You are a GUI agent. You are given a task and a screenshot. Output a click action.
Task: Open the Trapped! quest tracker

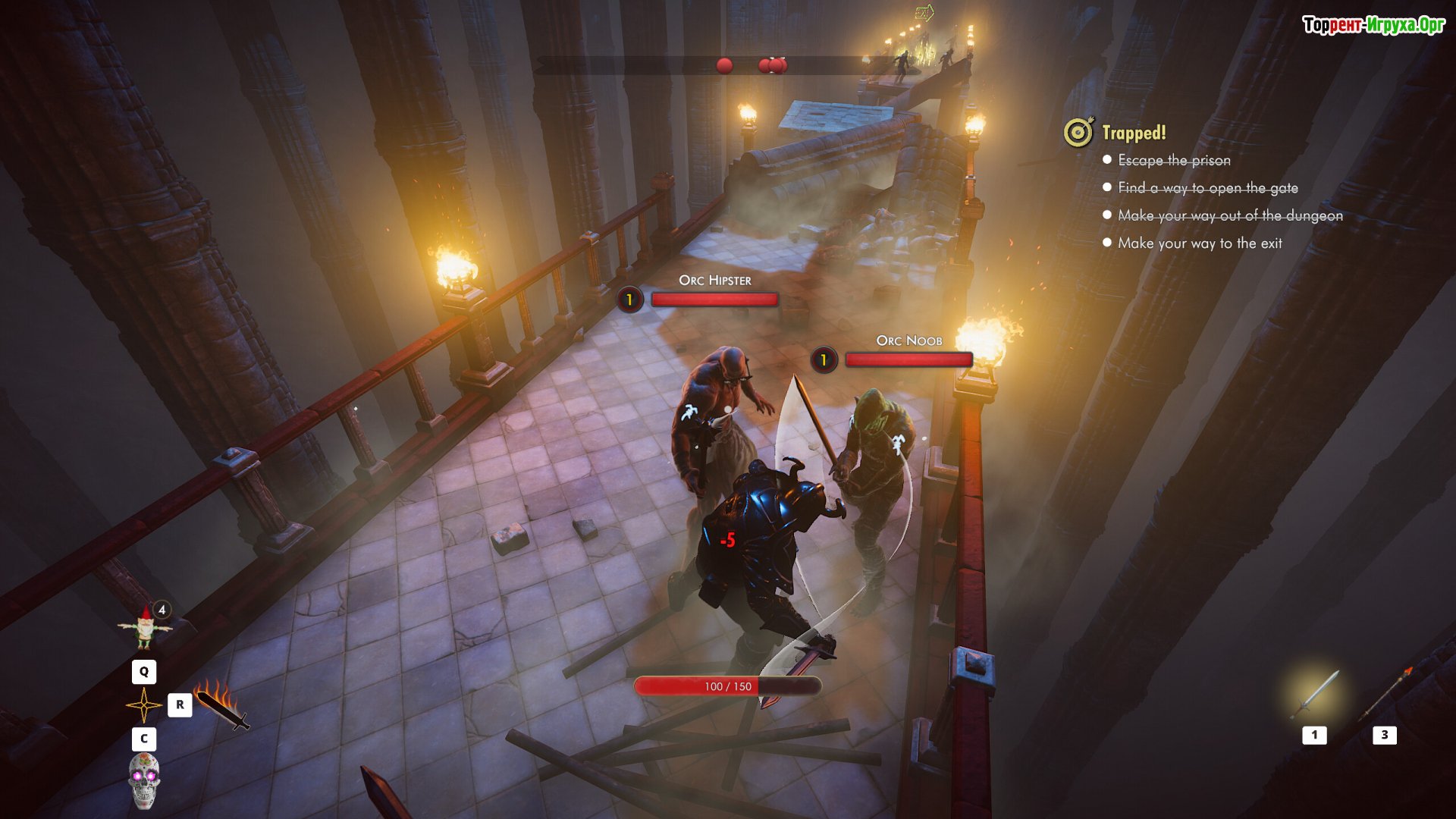pos(1133,133)
